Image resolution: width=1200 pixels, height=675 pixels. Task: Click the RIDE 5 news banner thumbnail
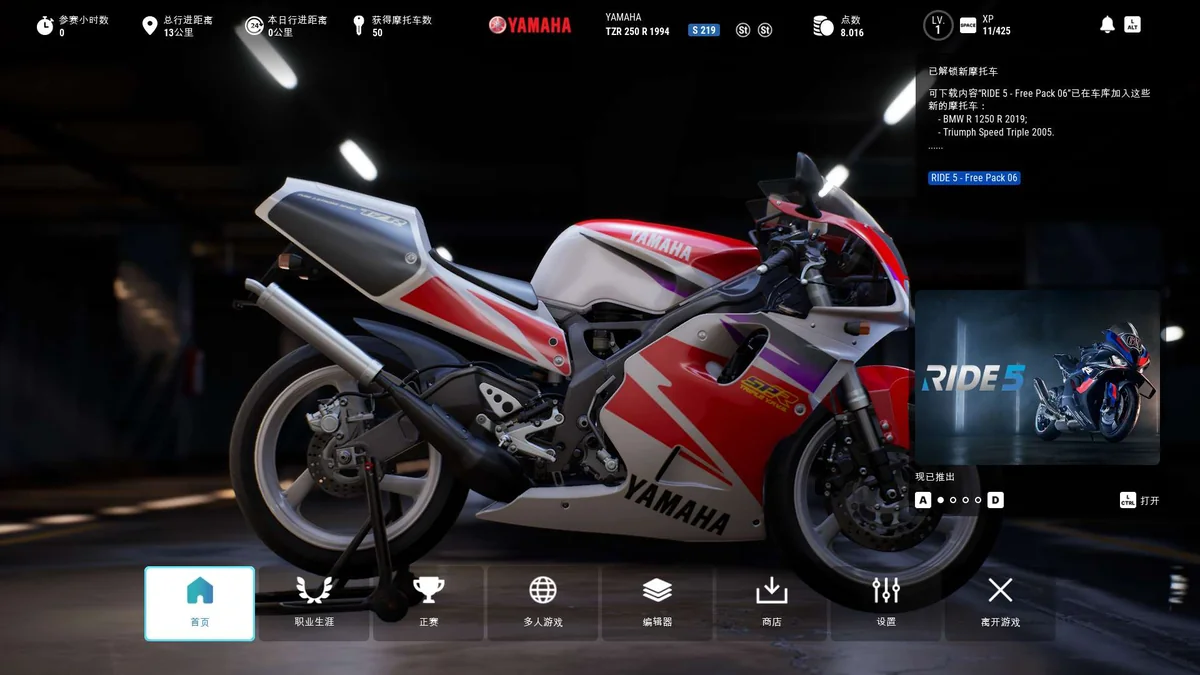[x=1037, y=378]
